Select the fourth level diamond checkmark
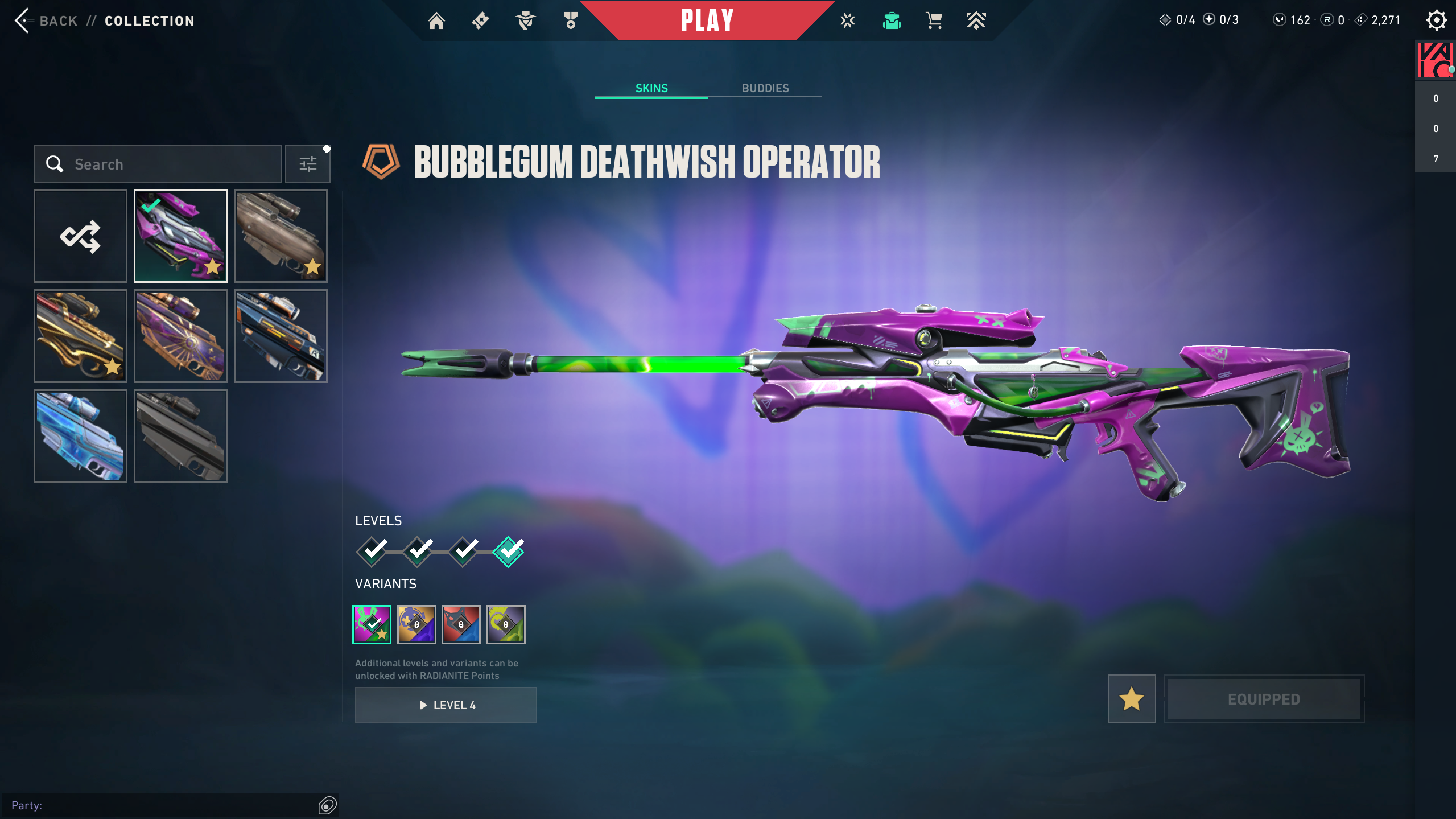This screenshot has width=1456, height=819. pyautogui.click(x=508, y=552)
